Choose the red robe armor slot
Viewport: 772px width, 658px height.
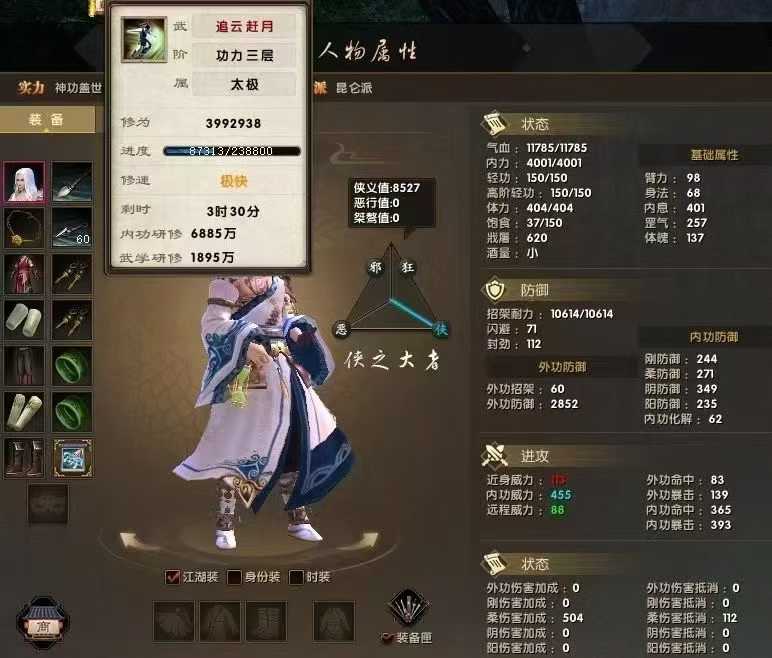[23, 273]
